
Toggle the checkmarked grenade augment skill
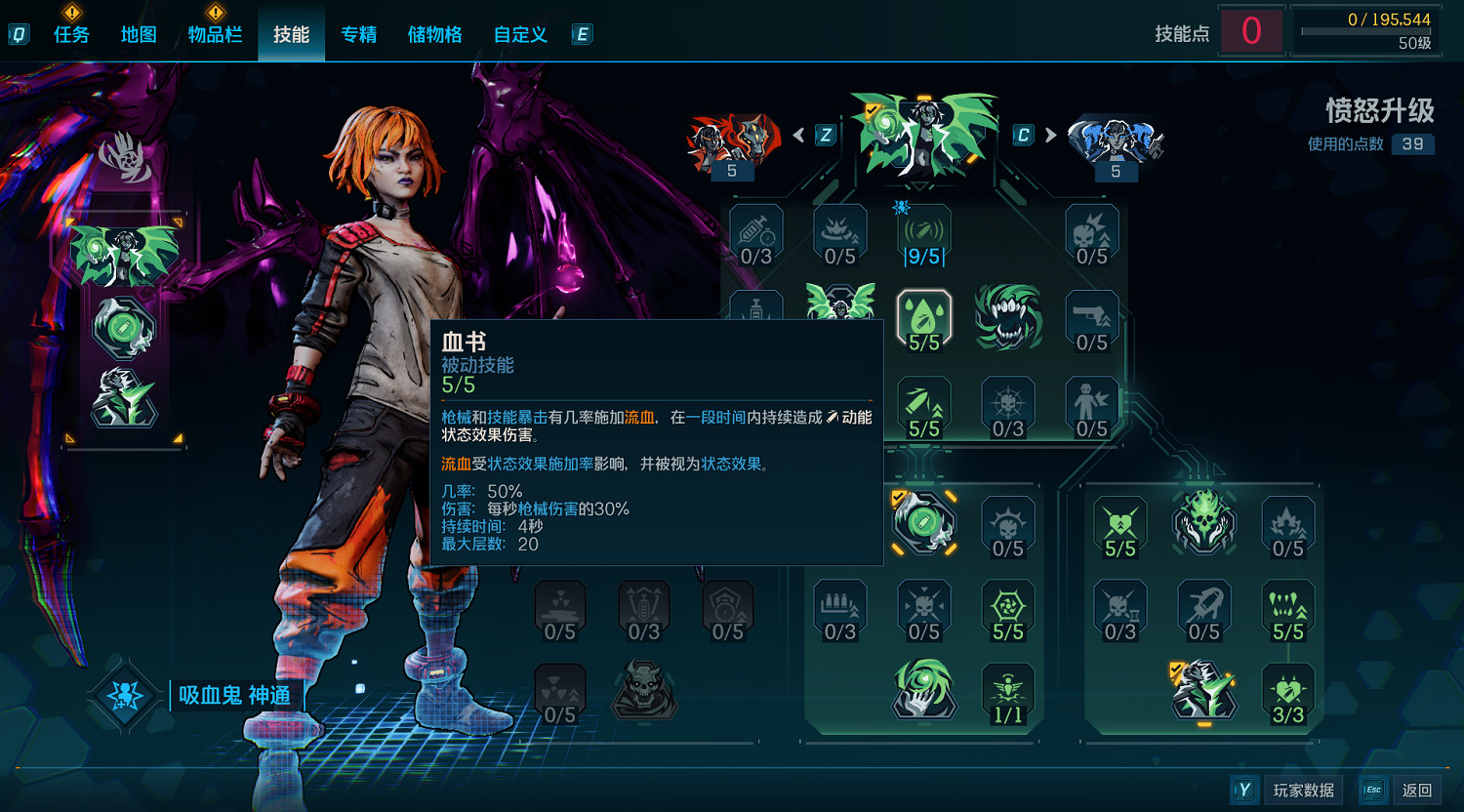[923, 525]
